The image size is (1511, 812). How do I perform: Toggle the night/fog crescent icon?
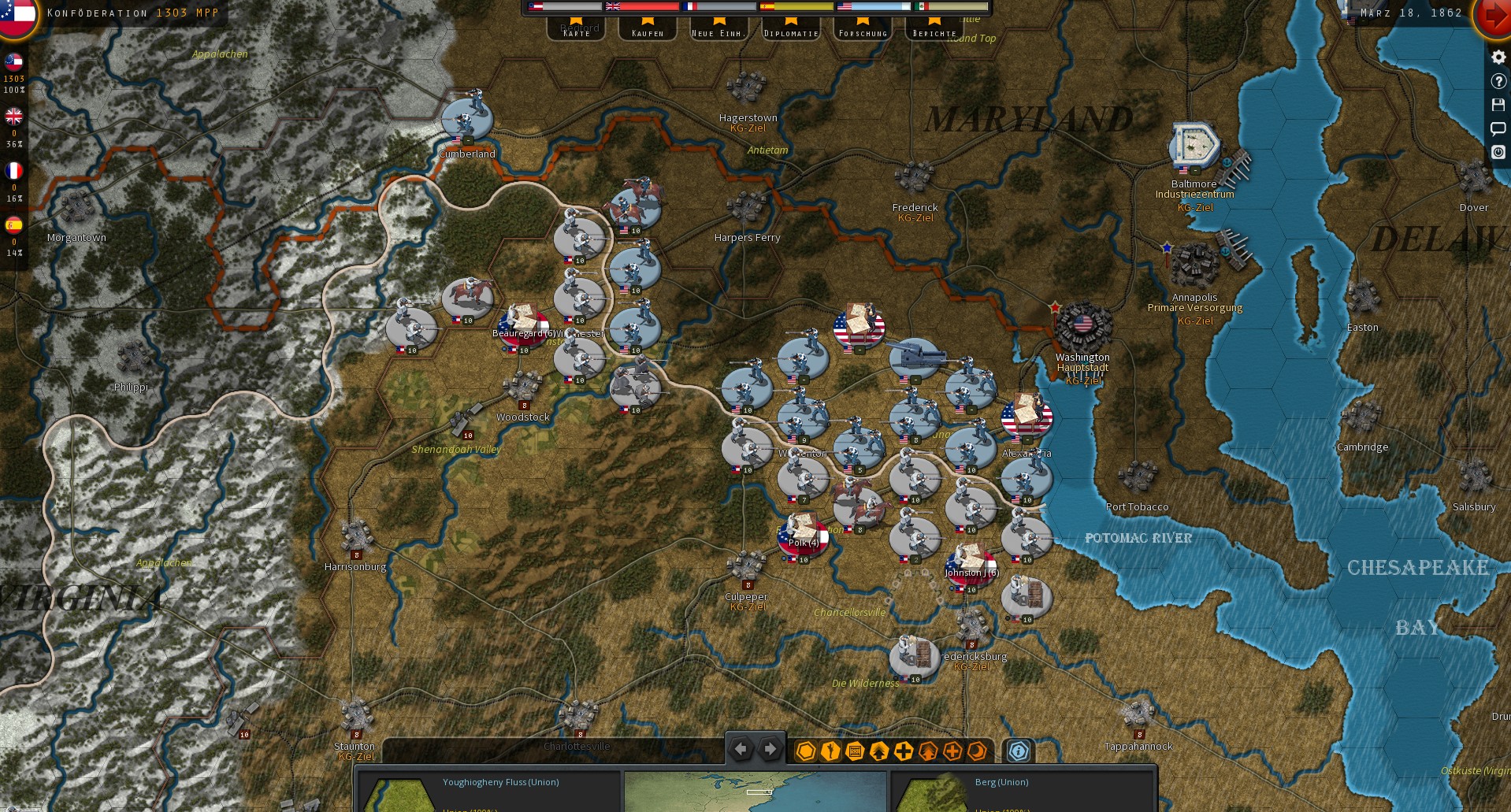(x=975, y=751)
